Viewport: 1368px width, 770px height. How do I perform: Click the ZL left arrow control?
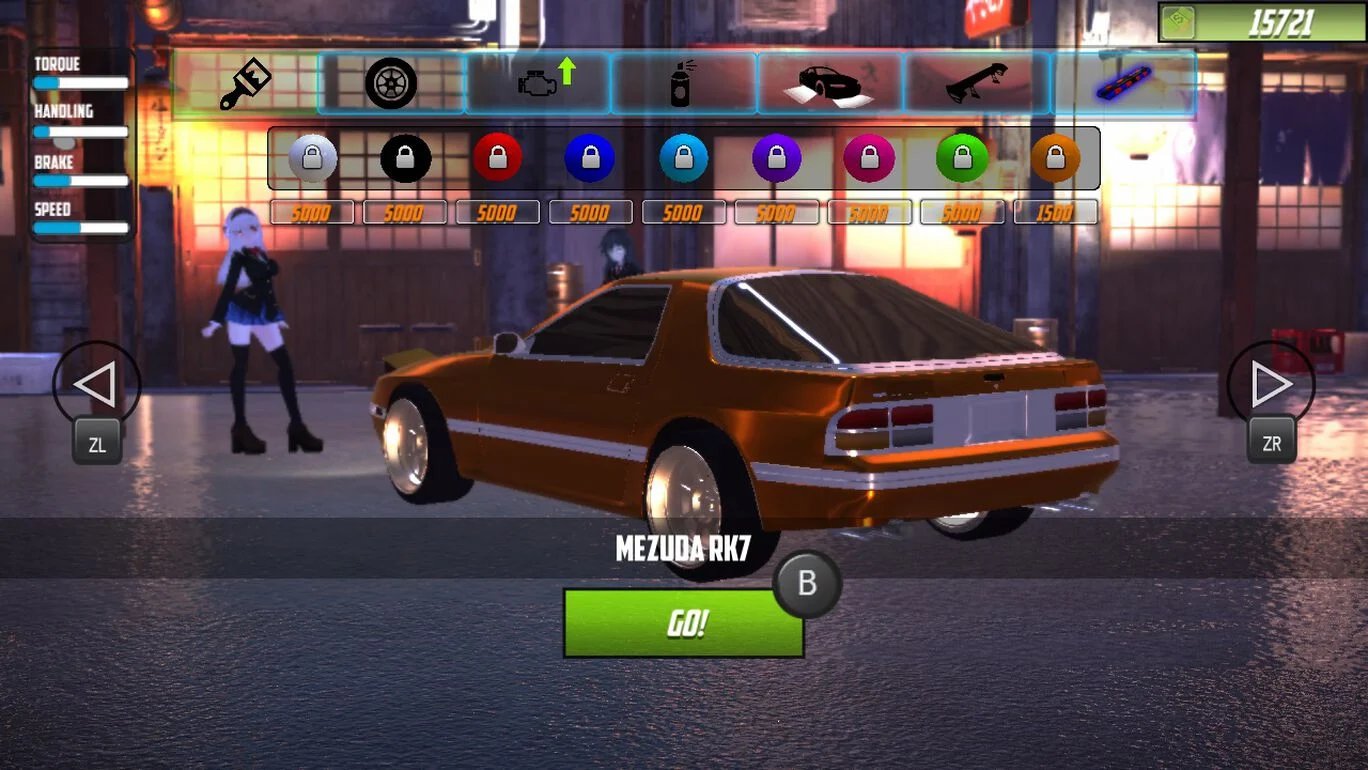(96, 384)
